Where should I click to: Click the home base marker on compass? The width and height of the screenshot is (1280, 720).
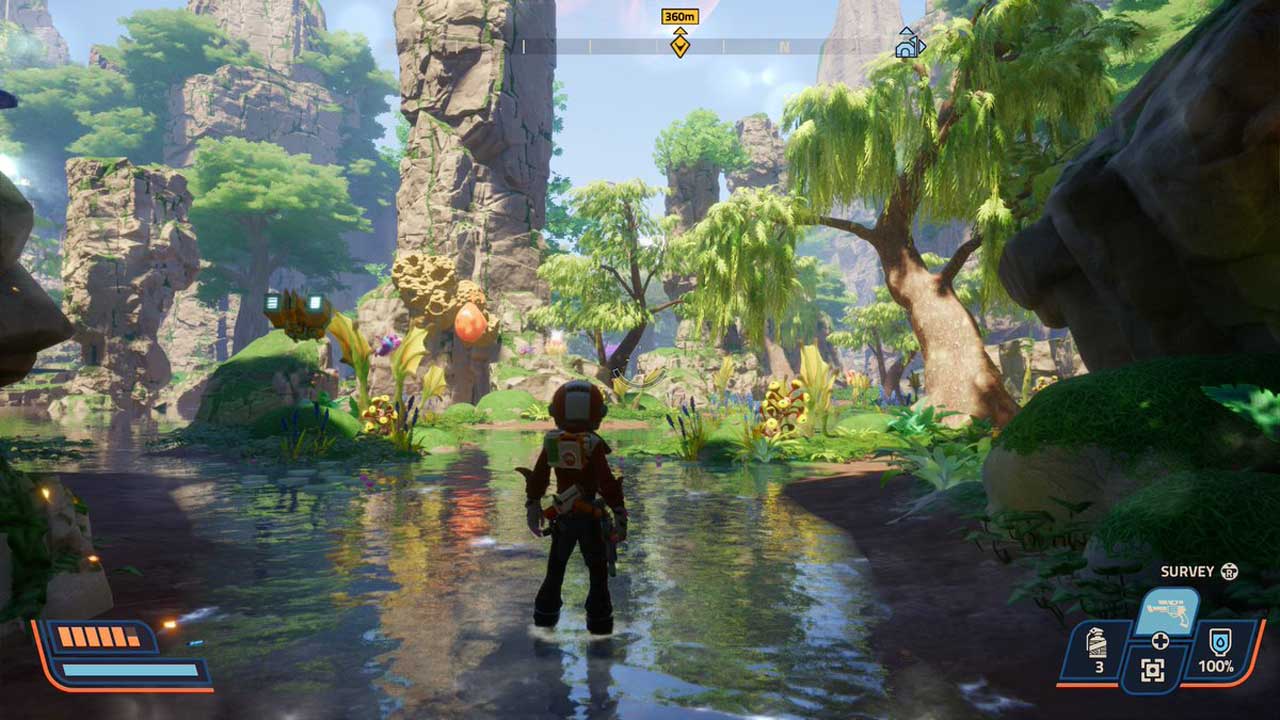point(908,45)
